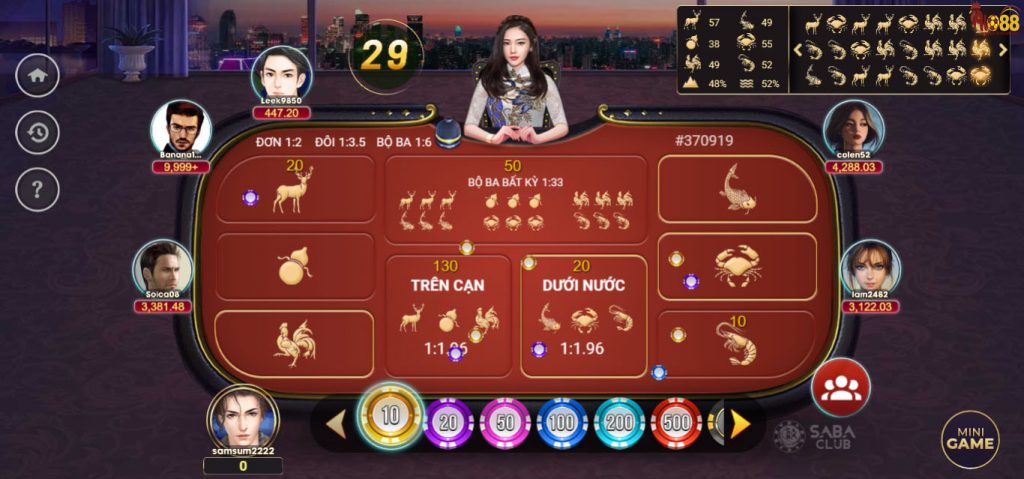Image resolution: width=1024 pixels, height=479 pixels.
Task: Place bet on TRÊN CẠN
Action: [447, 315]
